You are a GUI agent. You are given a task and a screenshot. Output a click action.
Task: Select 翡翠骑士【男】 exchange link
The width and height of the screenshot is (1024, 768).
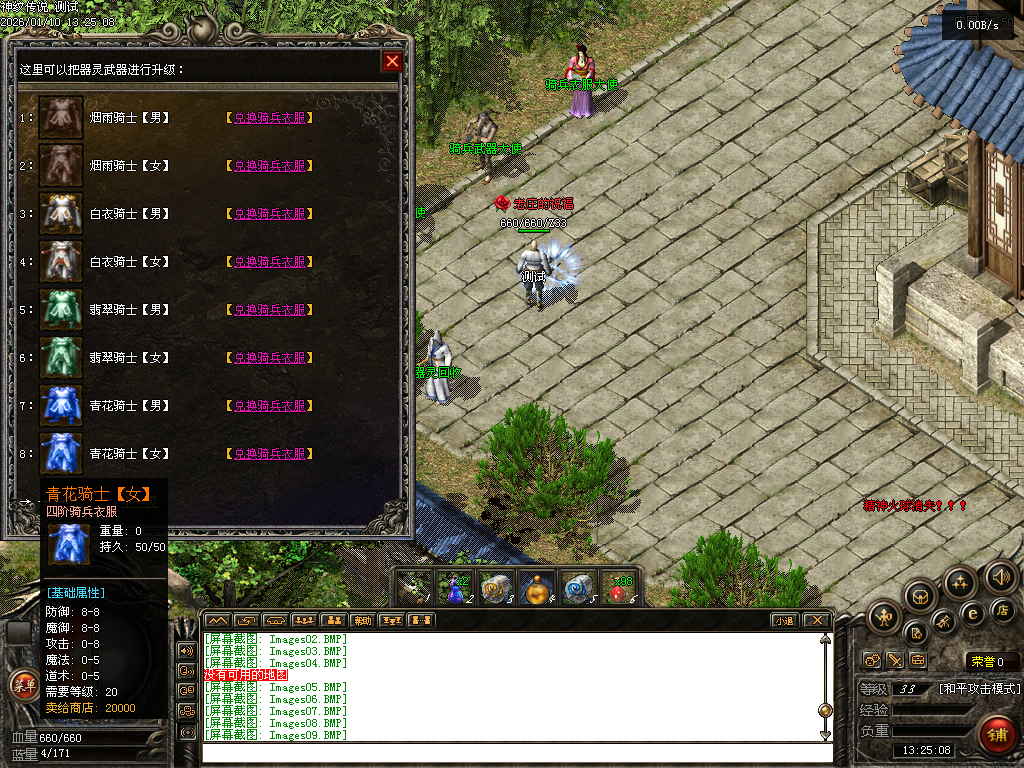(x=270, y=310)
